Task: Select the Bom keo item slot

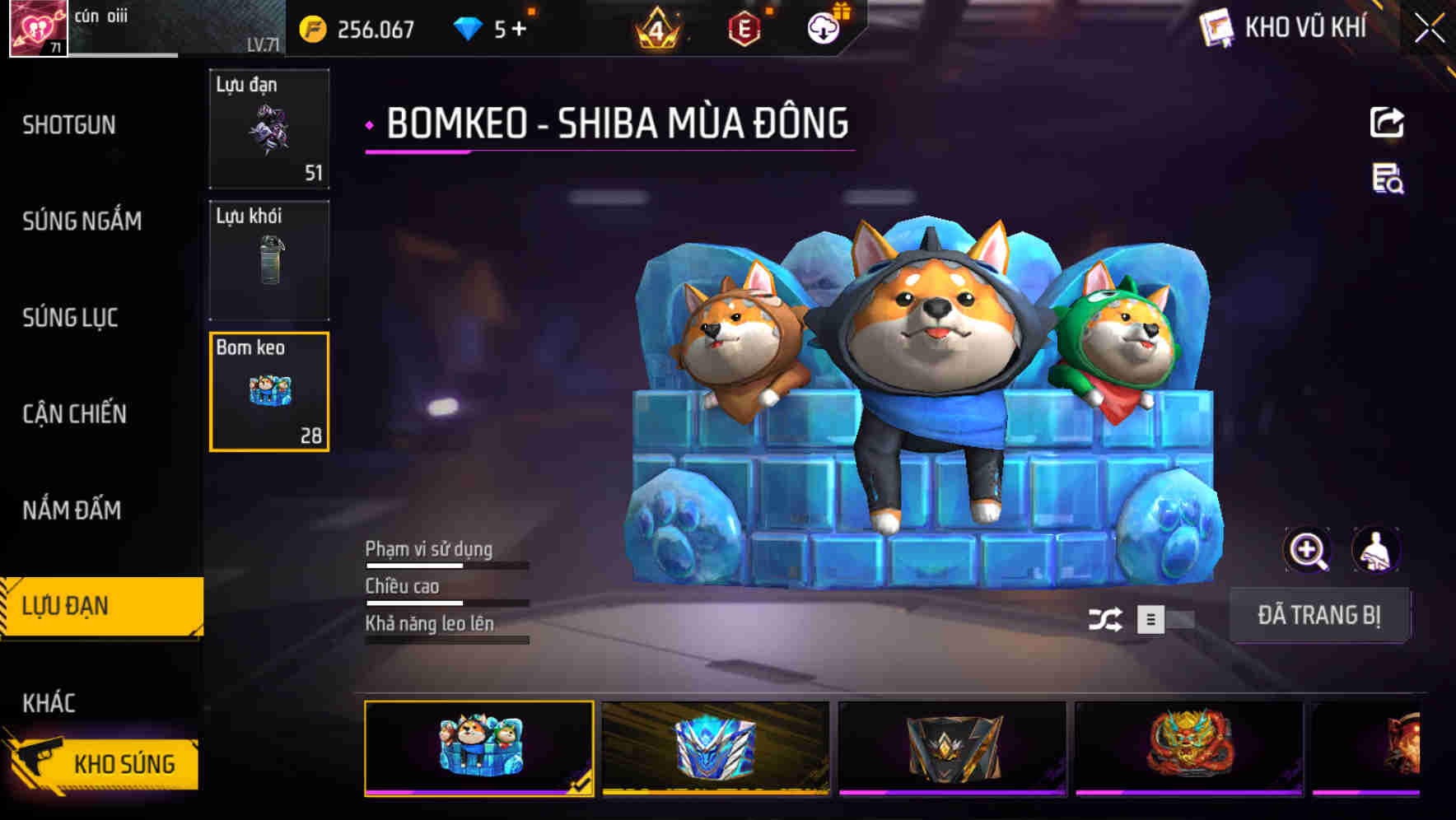Action: pyautogui.click(x=268, y=393)
